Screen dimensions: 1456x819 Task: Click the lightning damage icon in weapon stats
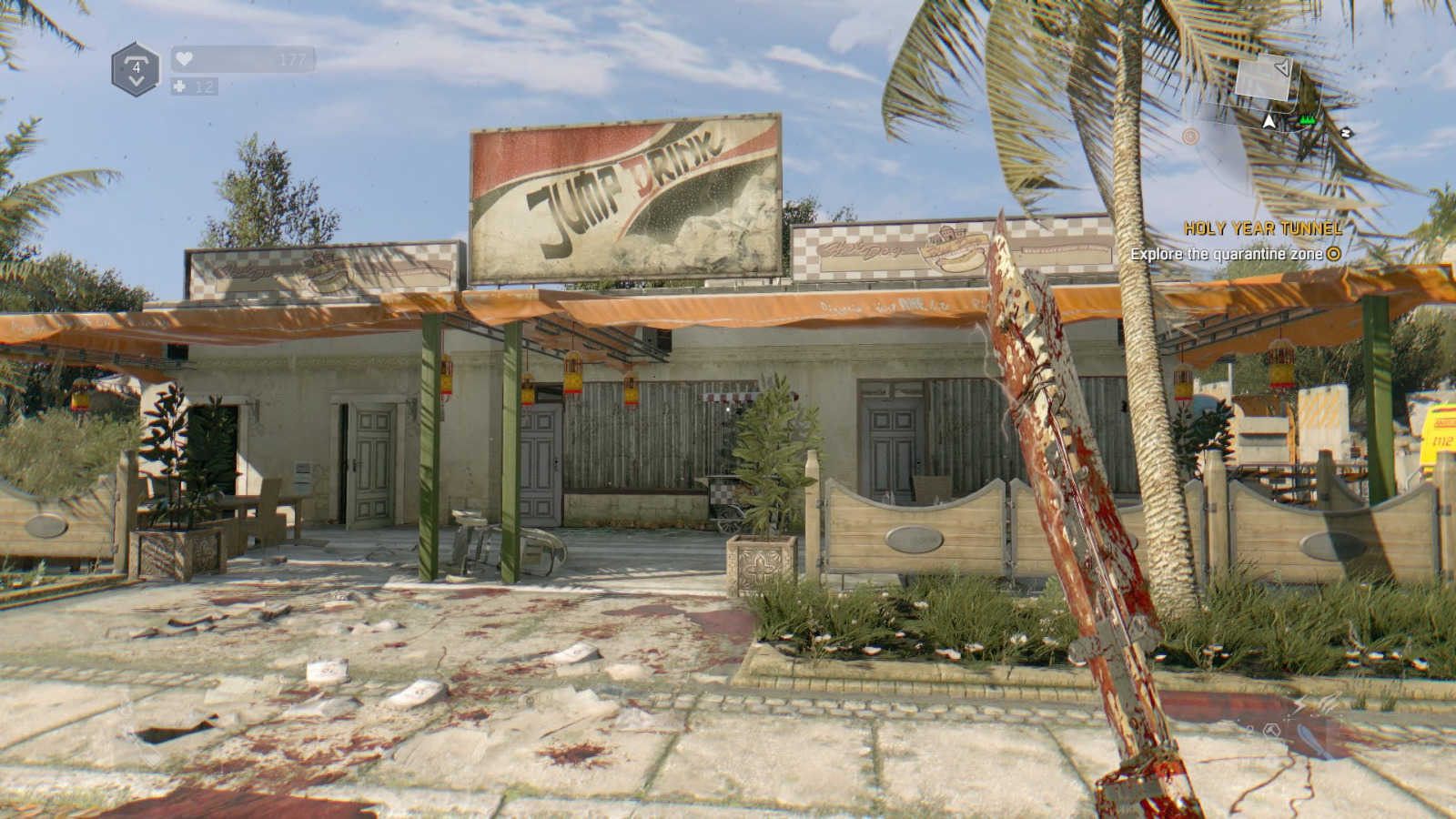1301,703
